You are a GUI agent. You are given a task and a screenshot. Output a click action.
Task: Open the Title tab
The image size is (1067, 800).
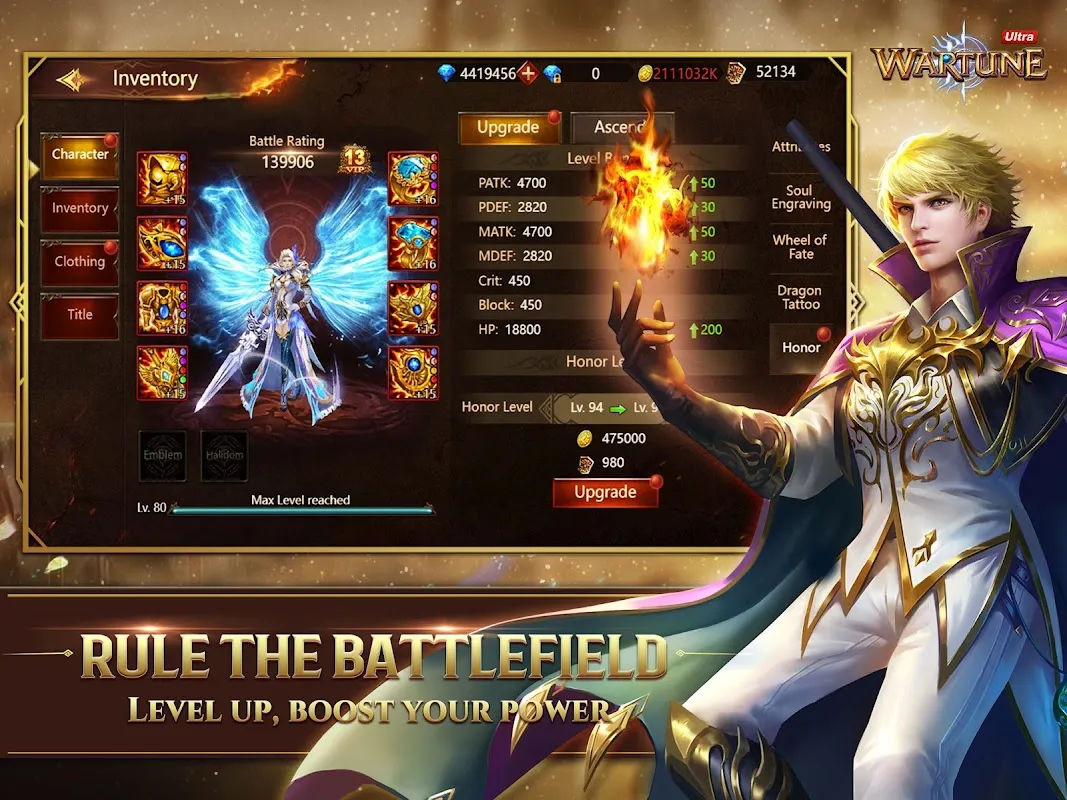click(x=80, y=315)
